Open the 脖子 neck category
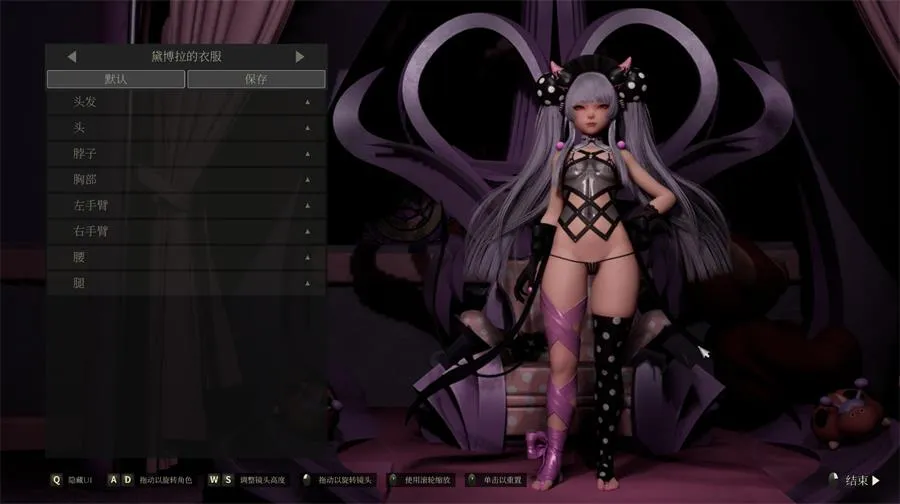 186,154
